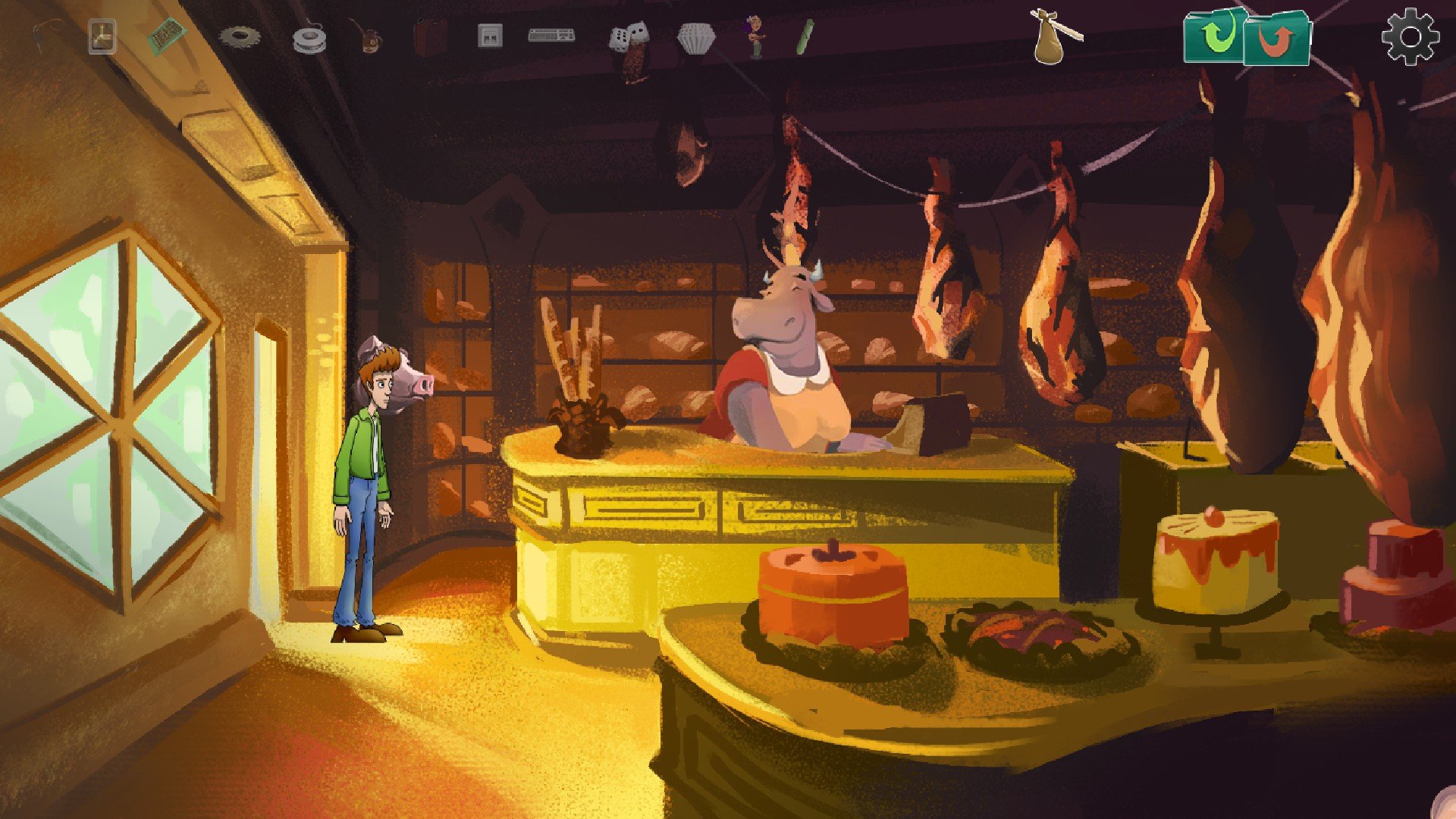
Task: Click the red arrow load folder
Action: pos(1278,38)
